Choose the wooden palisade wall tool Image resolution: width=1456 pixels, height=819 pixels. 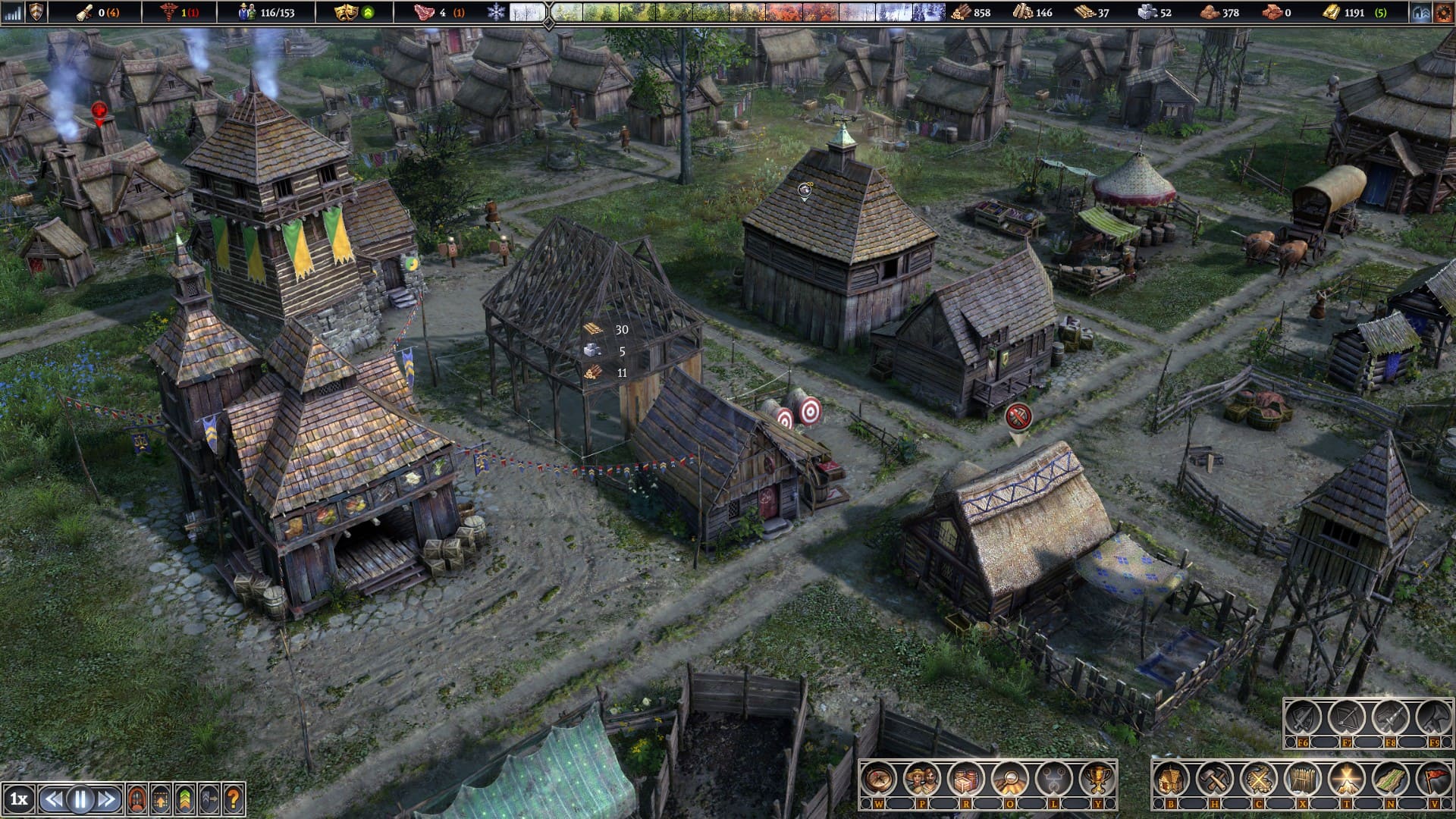pyautogui.click(x=1302, y=779)
